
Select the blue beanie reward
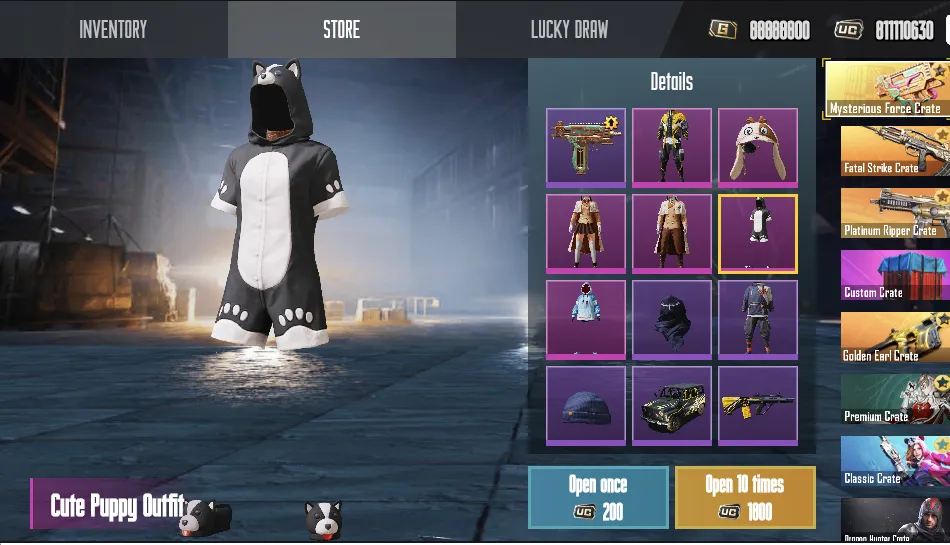[586, 405]
